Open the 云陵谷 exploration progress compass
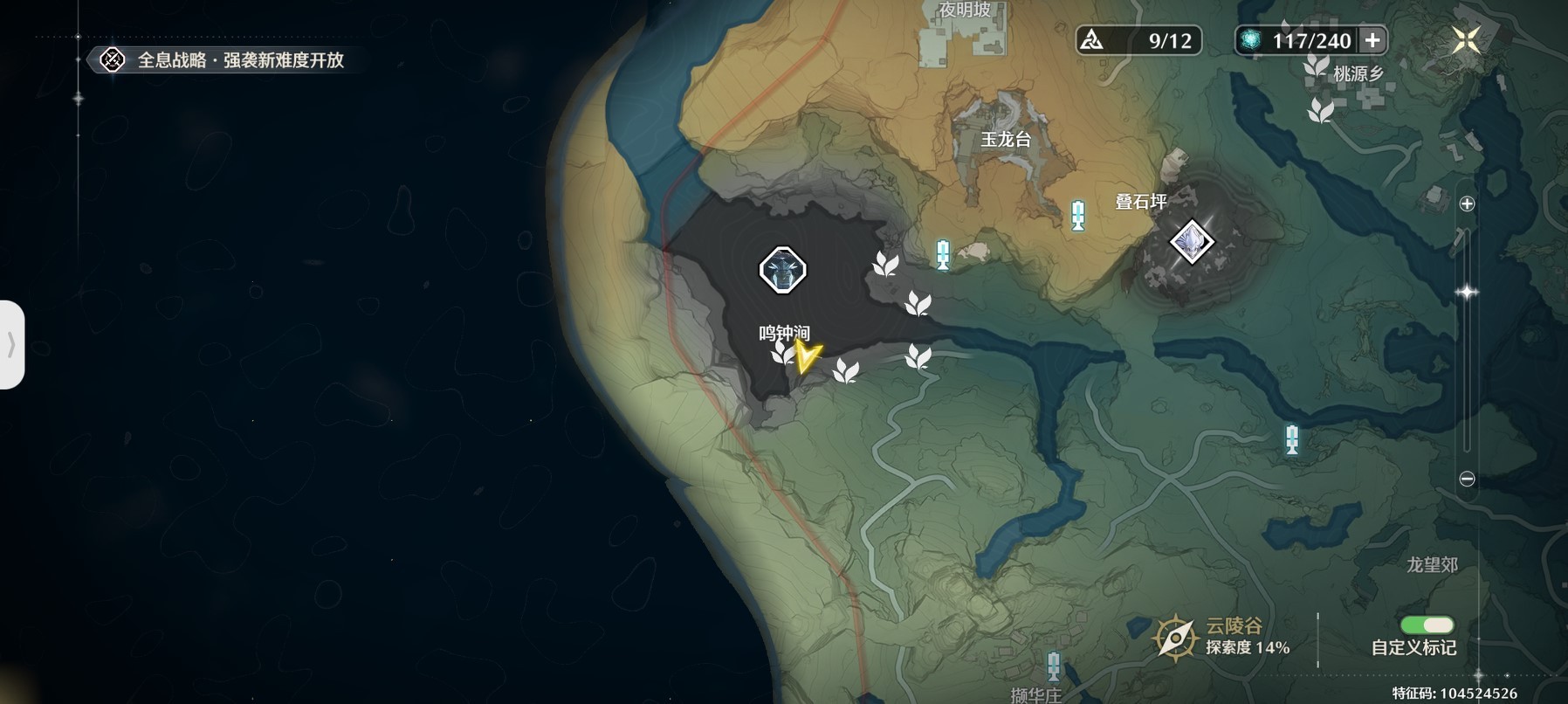This screenshot has height=704, width=1568. point(1175,637)
